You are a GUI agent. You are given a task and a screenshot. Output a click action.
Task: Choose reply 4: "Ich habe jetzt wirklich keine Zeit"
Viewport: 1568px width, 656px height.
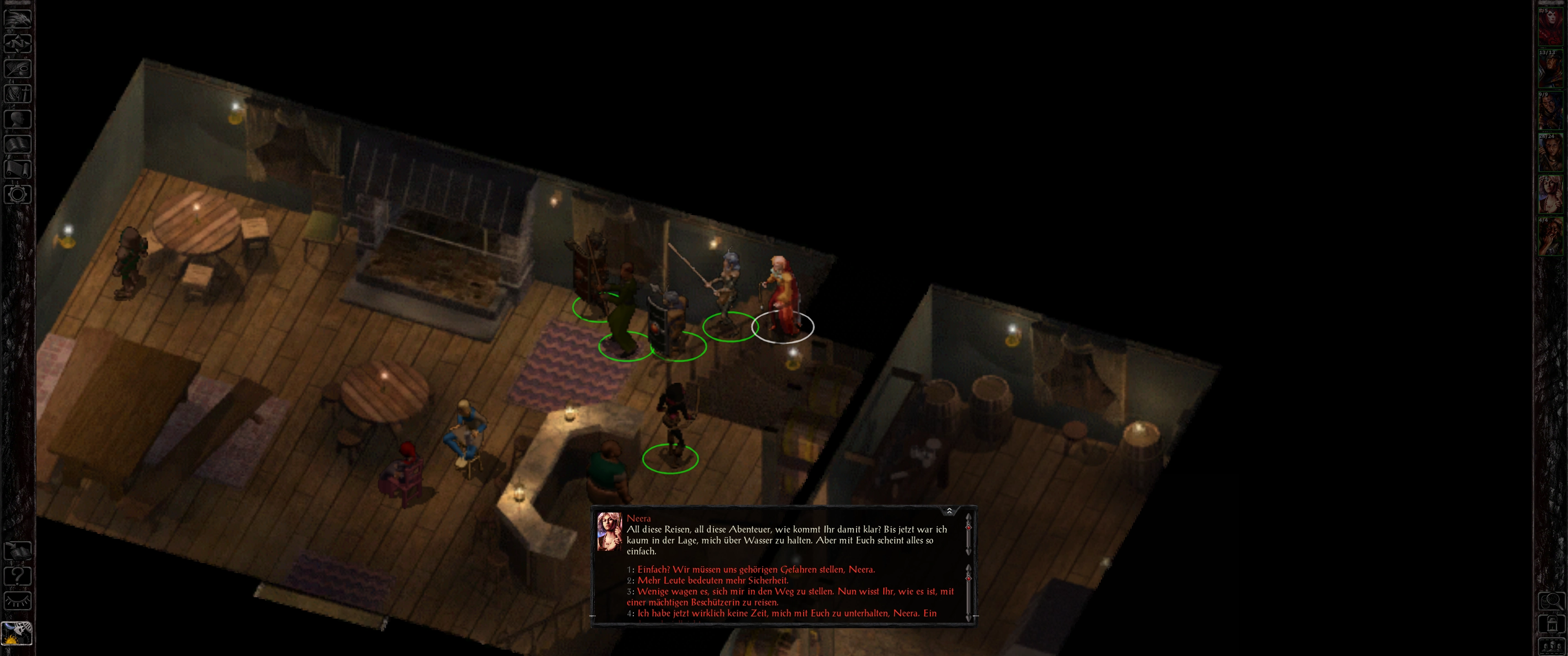(786, 613)
